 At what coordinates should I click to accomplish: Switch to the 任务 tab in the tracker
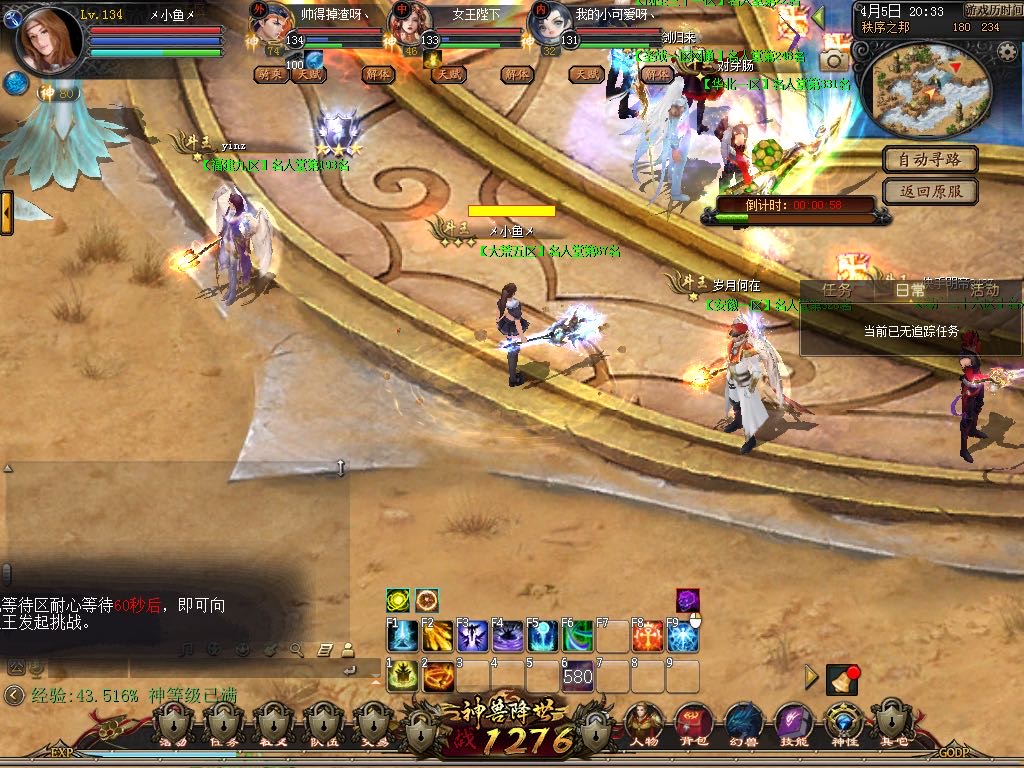(836, 290)
